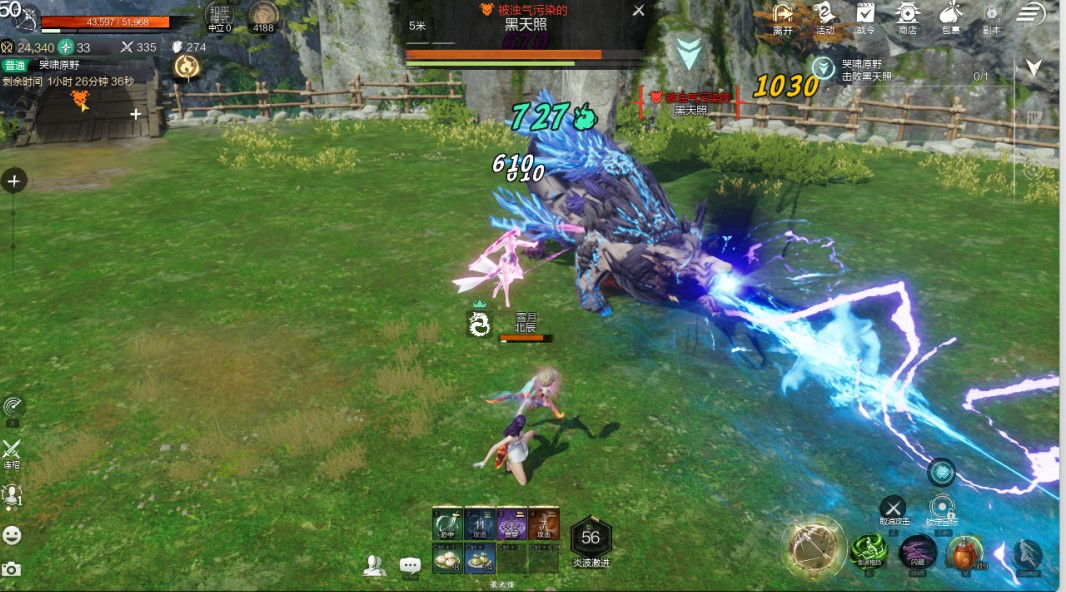
Task: Open the camera screenshot tool
Action: point(12,569)
